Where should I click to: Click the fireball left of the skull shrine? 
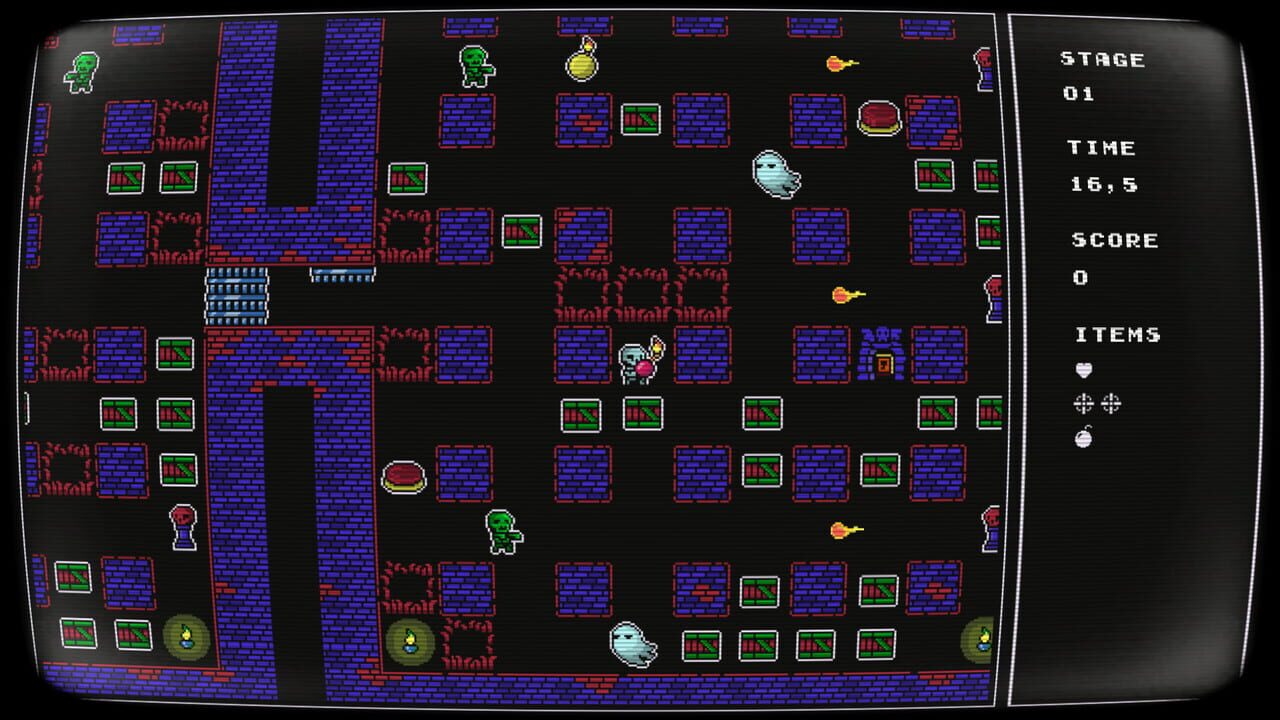coord(838,296)
